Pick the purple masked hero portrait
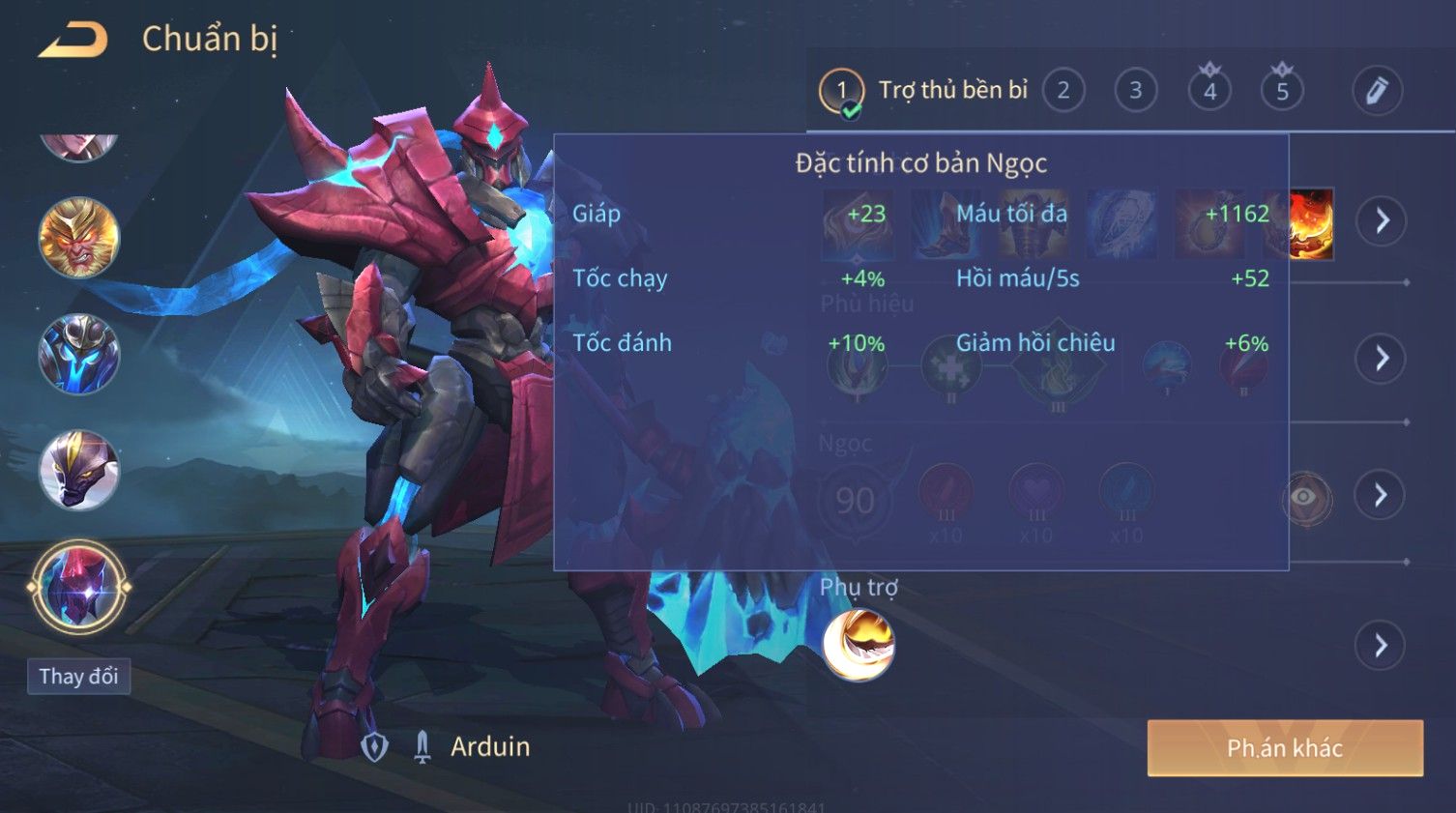The height and width of the screenshot is (813, 1456). [79, 470]
